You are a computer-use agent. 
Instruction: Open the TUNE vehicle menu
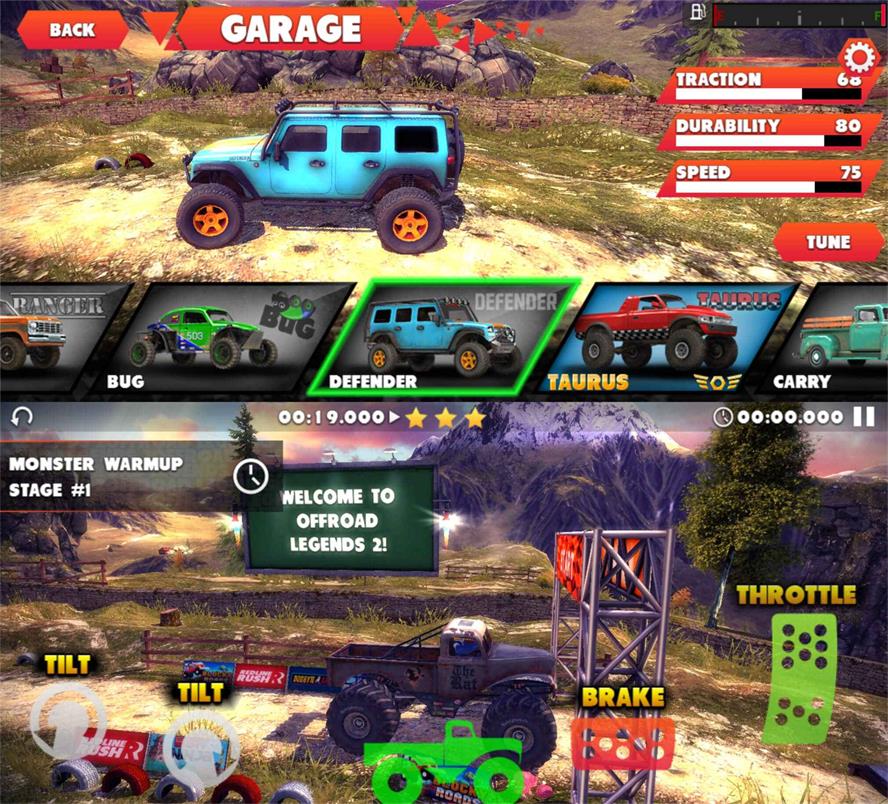click(828, 242)
